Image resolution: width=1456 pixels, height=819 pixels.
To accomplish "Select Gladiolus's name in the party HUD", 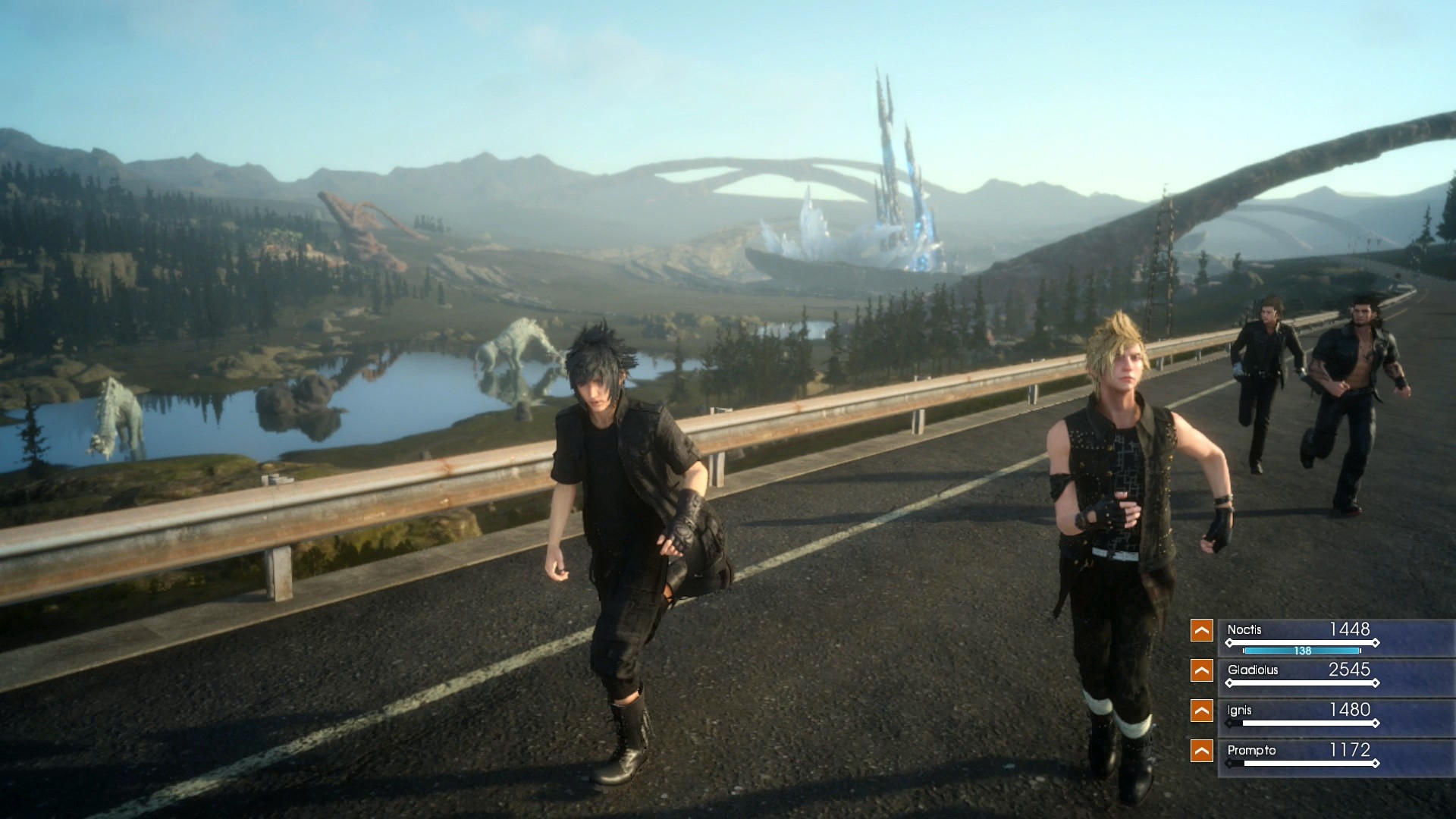I will (1253, 670).
